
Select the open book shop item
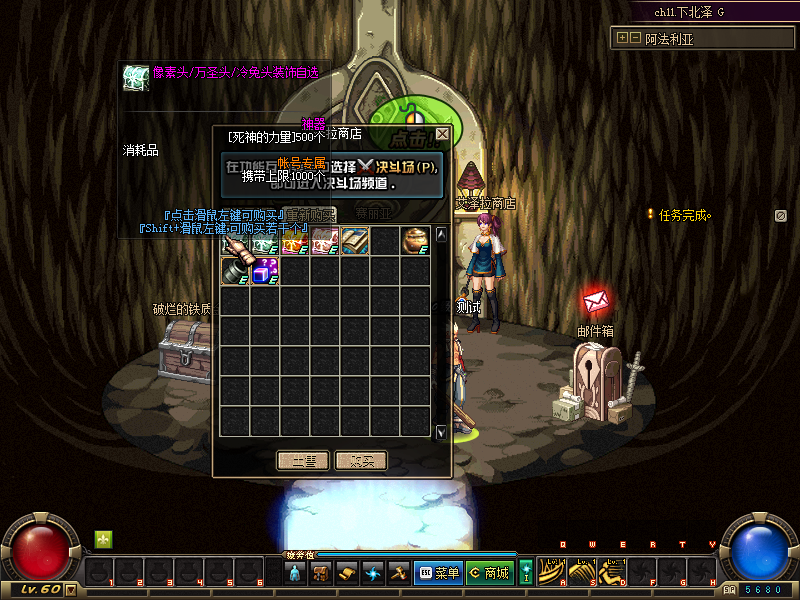[x=355, y=241]
